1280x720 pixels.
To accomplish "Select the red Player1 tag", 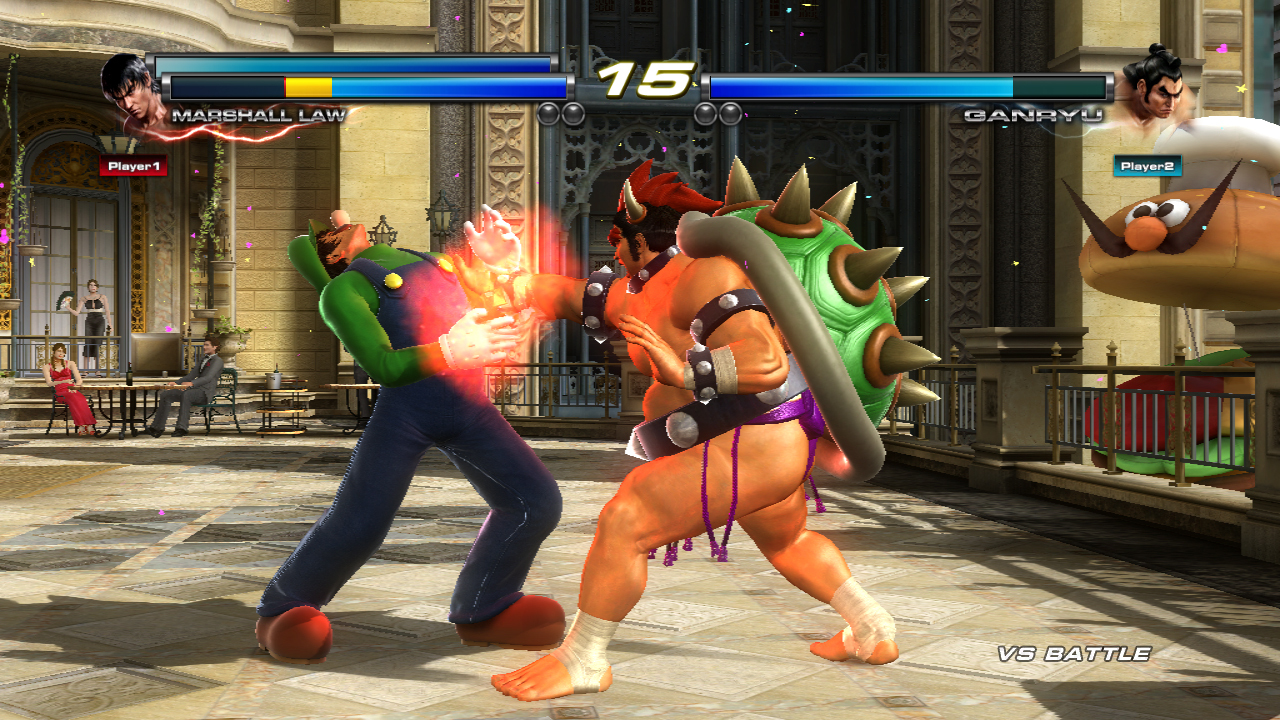I will (133, 166).
